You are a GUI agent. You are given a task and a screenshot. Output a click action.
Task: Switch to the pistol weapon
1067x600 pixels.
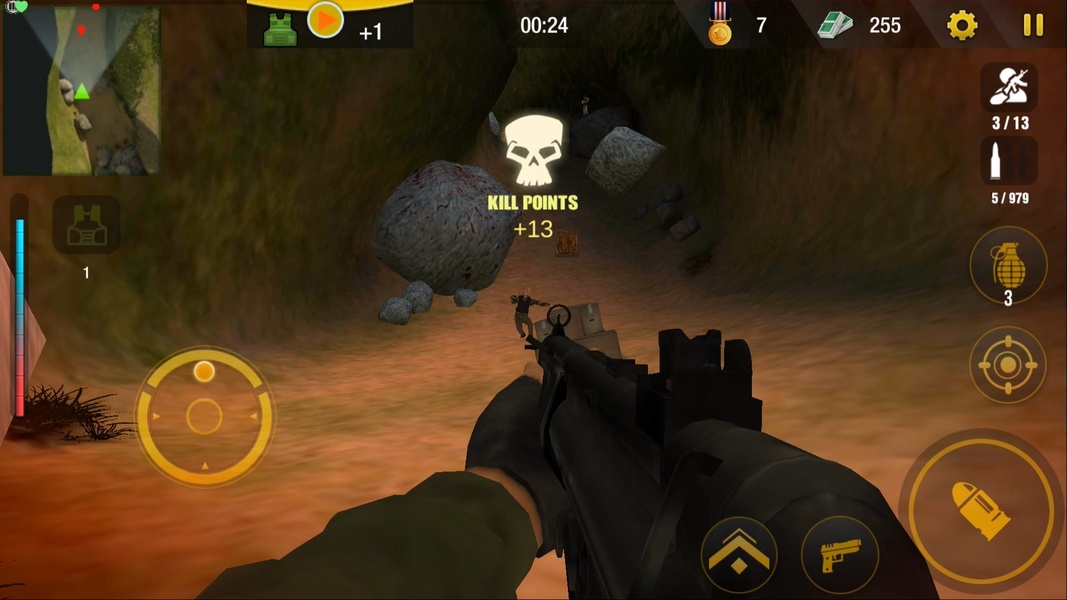(840, 555)
